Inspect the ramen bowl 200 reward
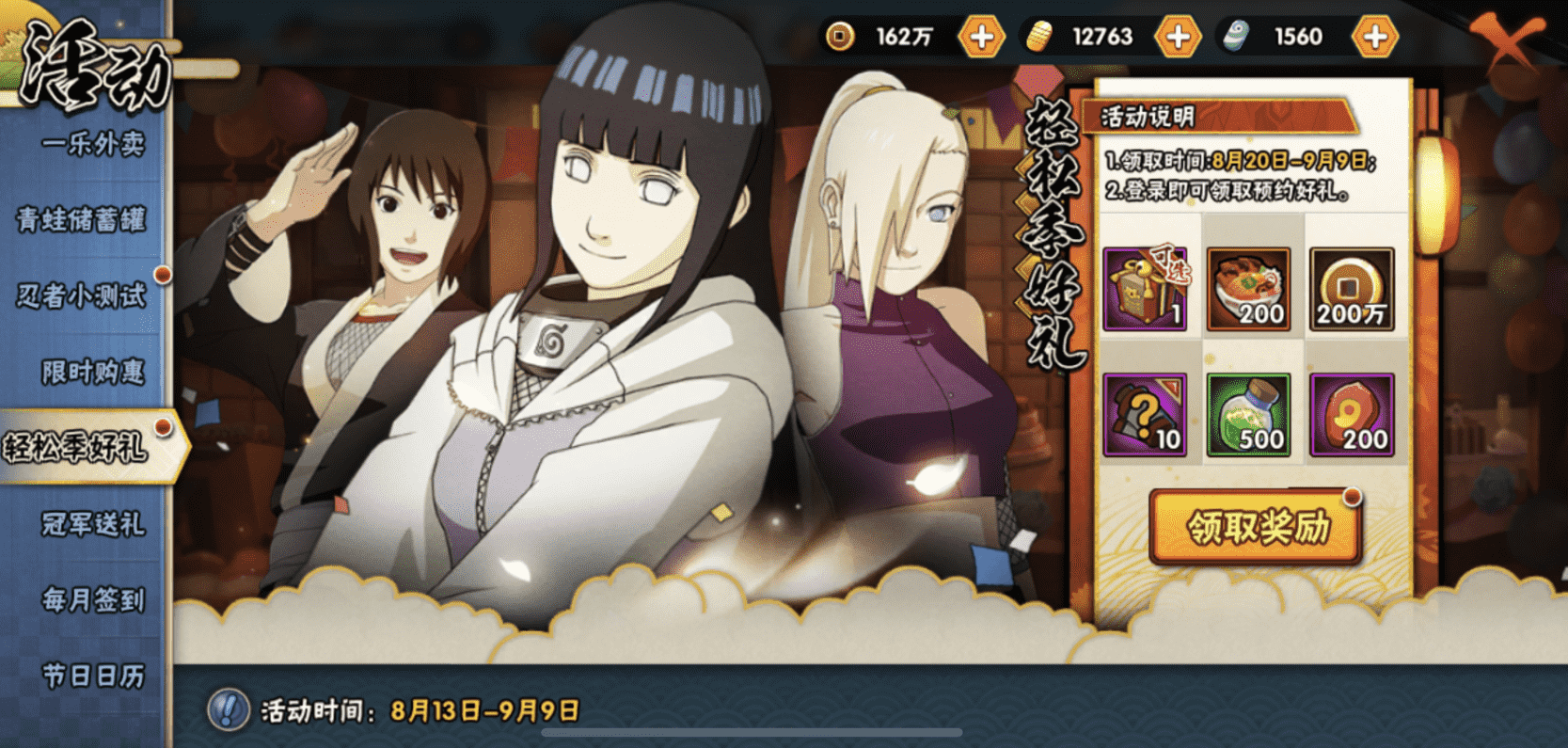 [1248, 290]
